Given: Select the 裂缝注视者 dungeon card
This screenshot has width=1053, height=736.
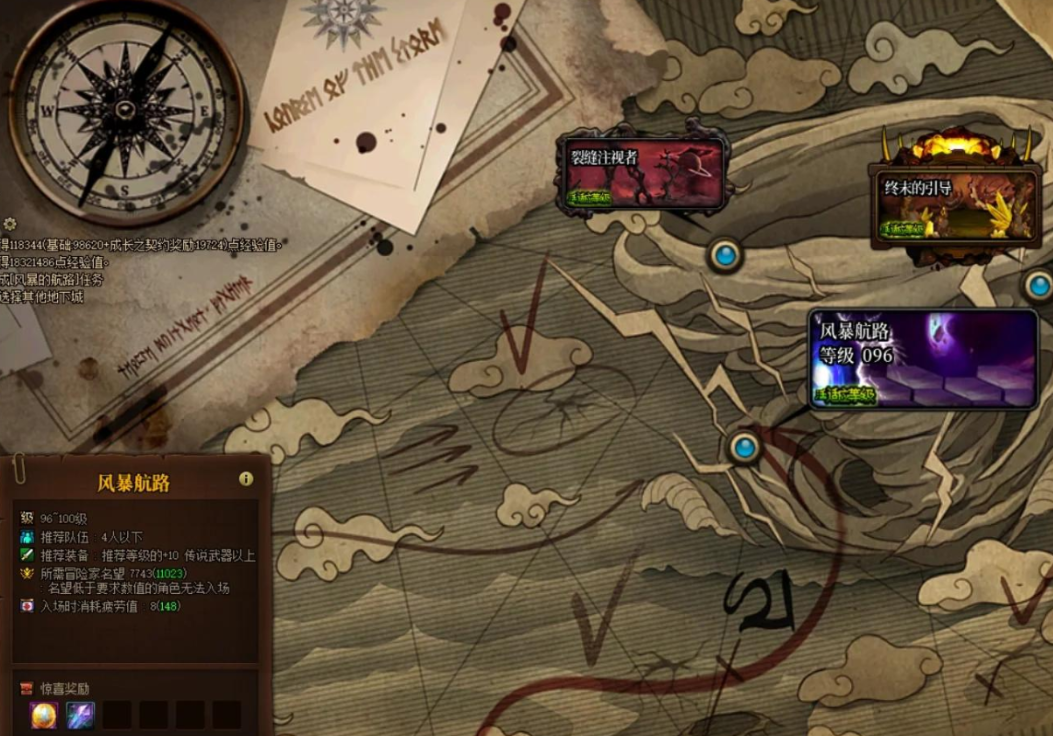Looking at the screenshot, I should [x=643, y=173].
